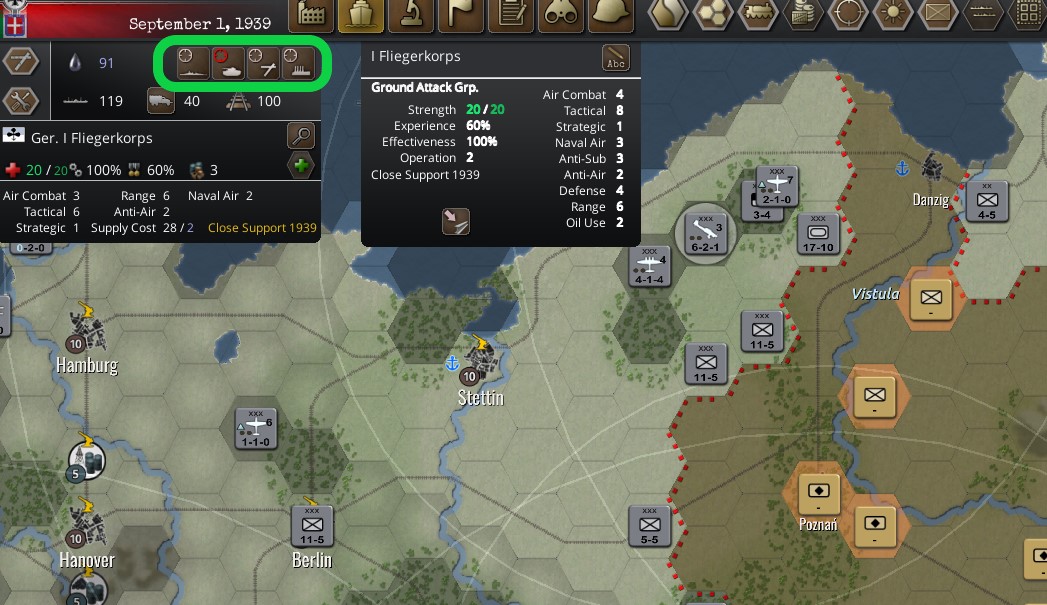This screenshot has height=605, width=1047.
Task: Toggle the unit counter envelope hexagon
Action: 937,14
